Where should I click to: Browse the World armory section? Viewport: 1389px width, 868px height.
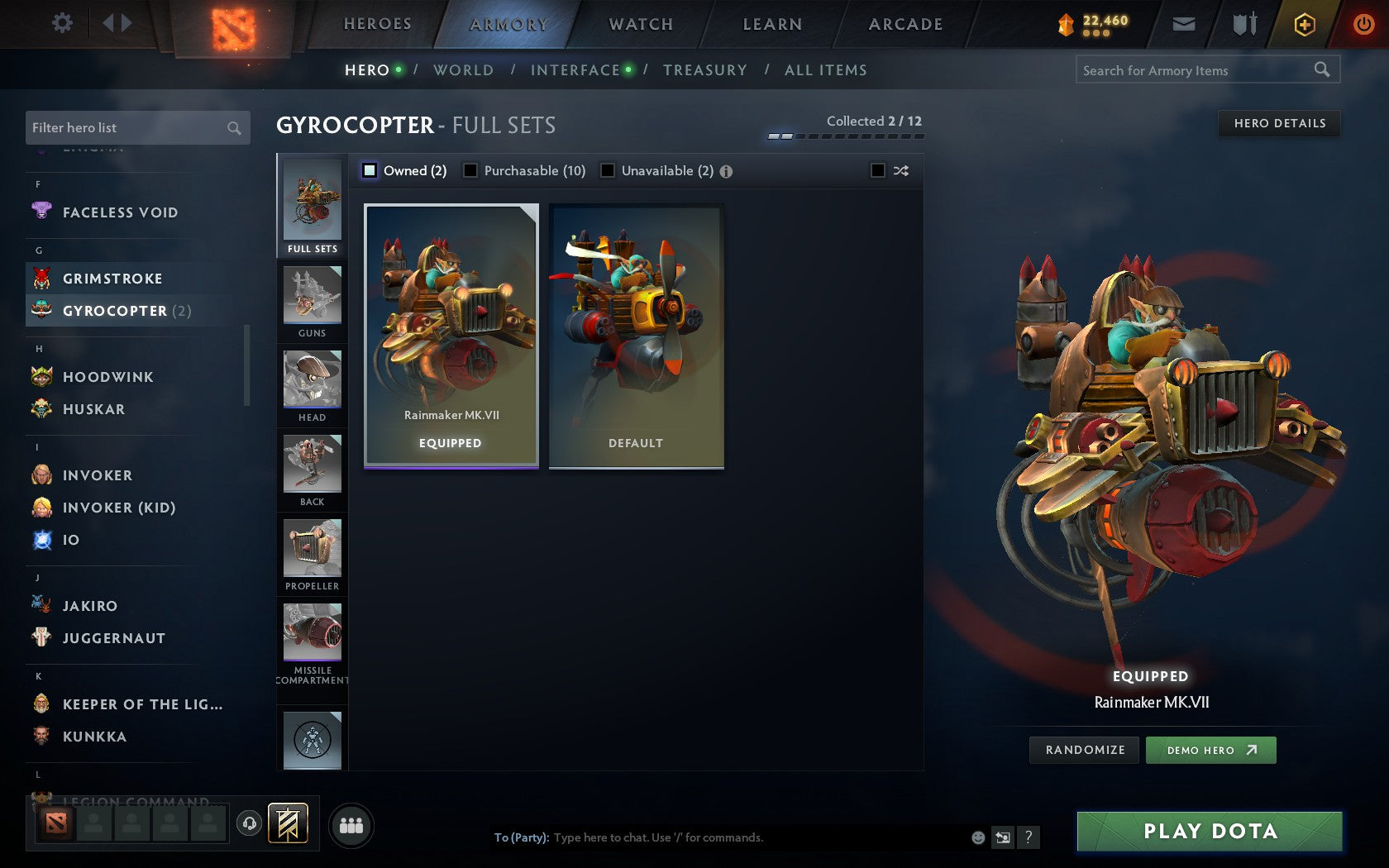(x=463, y=70)
